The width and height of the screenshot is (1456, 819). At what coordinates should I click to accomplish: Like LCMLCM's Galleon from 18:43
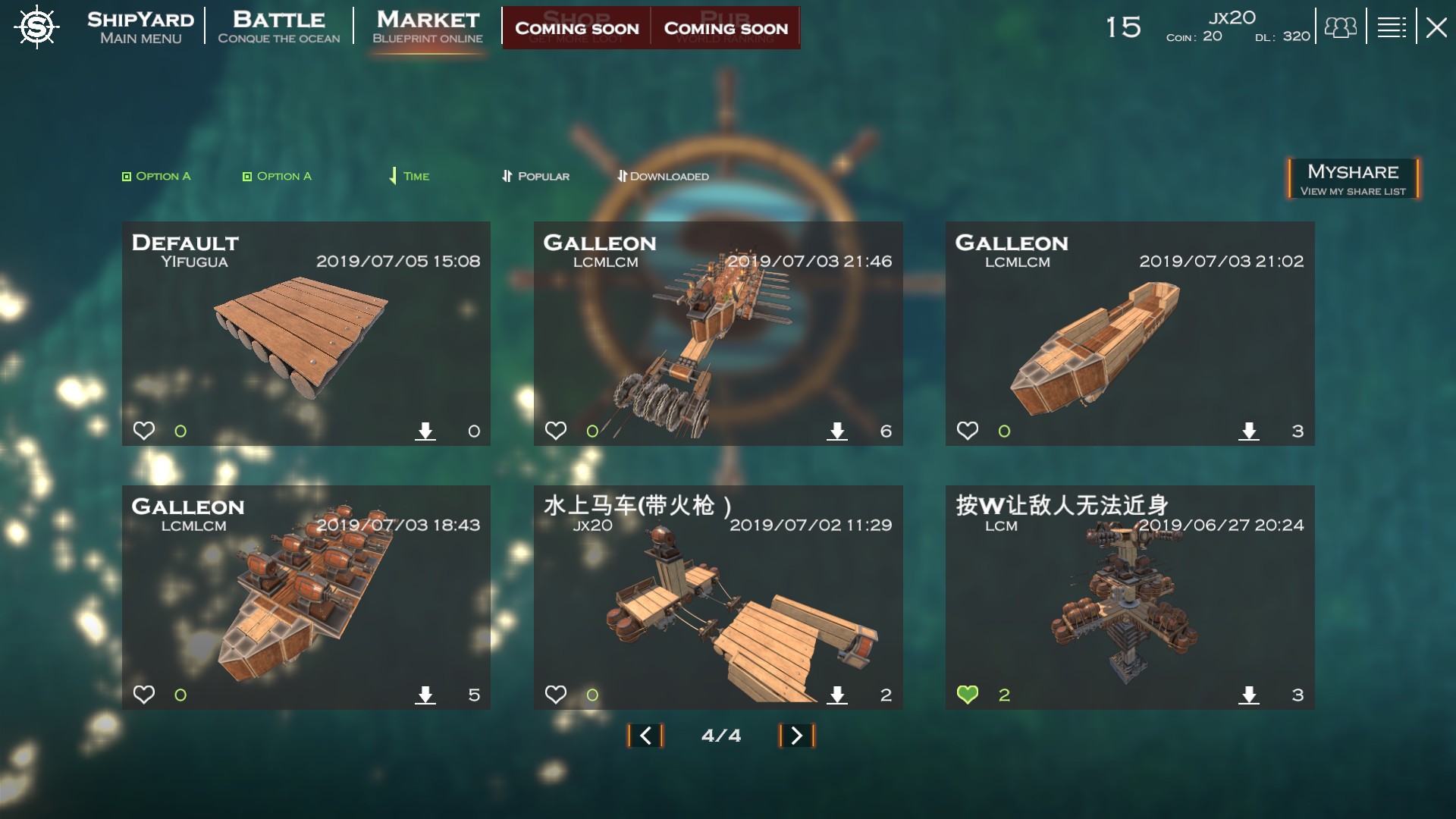145,693
